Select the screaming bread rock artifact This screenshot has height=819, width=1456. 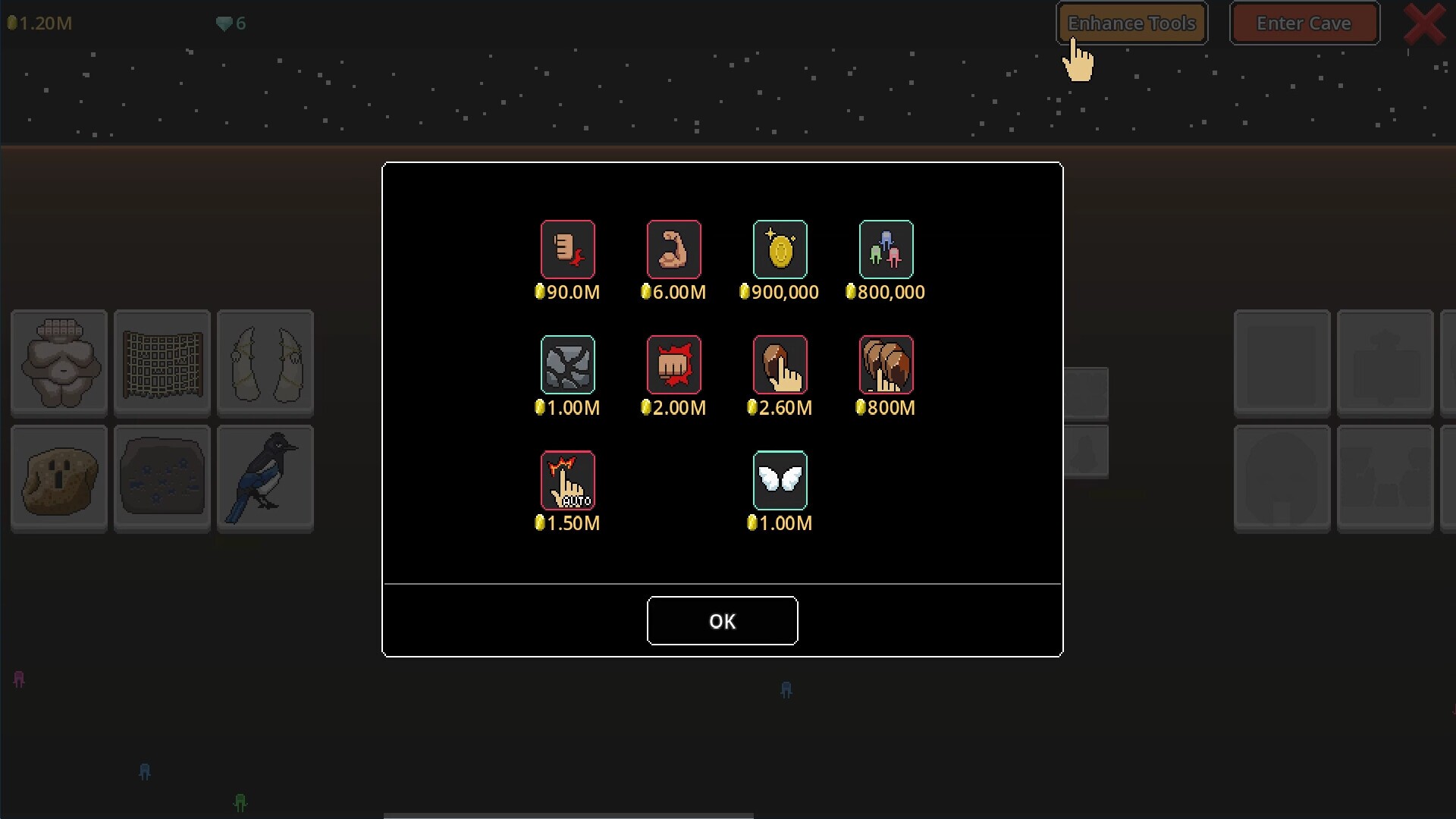pos(58,479)
